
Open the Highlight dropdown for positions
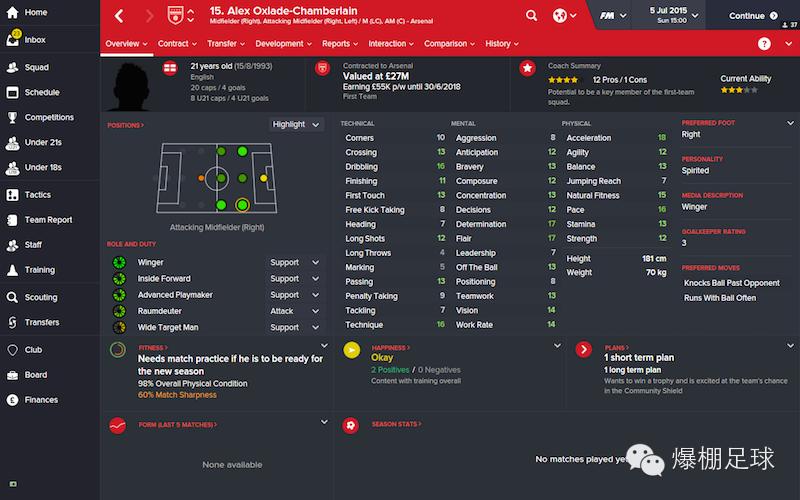(296, 124)
